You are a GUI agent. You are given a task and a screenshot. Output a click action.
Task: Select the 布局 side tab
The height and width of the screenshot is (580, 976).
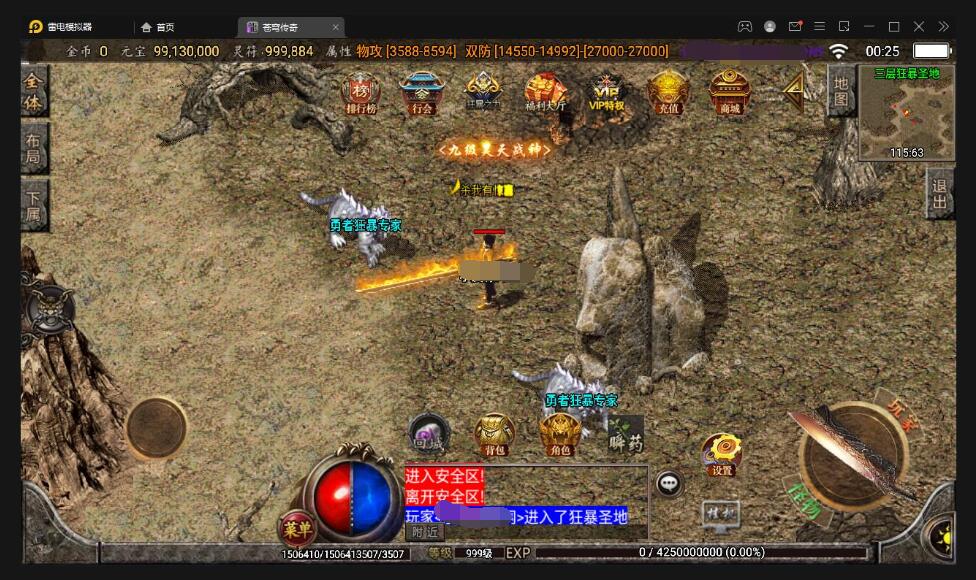[x=34, y=148]
